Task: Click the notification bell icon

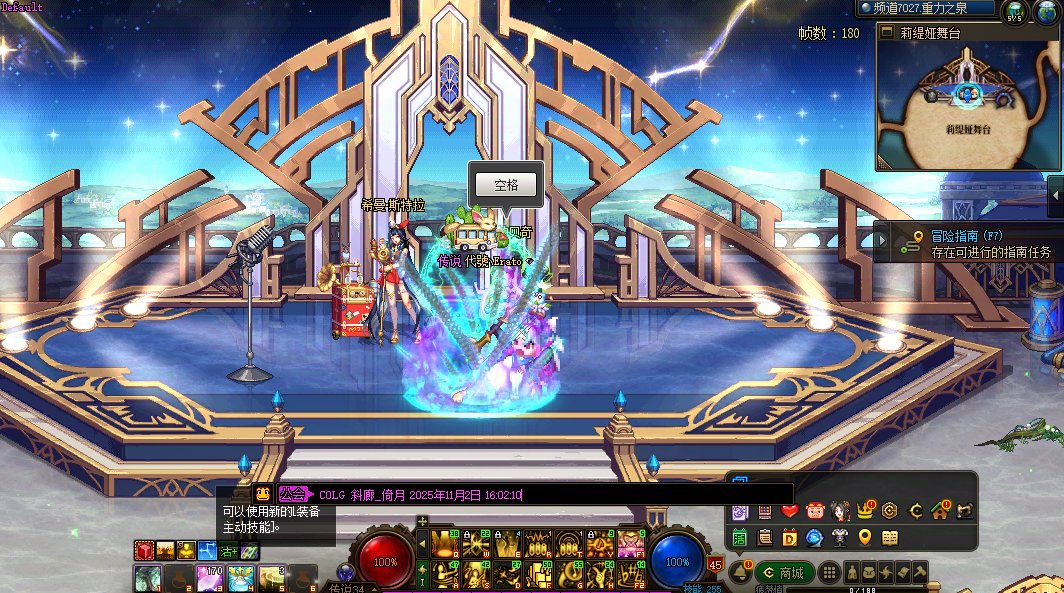Action: (740, 572)
